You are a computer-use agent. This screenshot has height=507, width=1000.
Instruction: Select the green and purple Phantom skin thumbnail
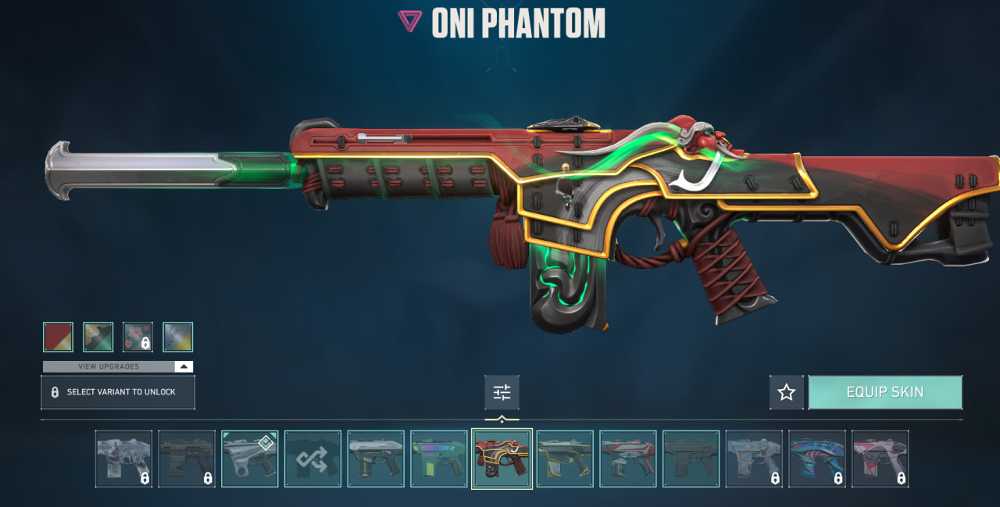pyautogui.click(x=438, y=459)
